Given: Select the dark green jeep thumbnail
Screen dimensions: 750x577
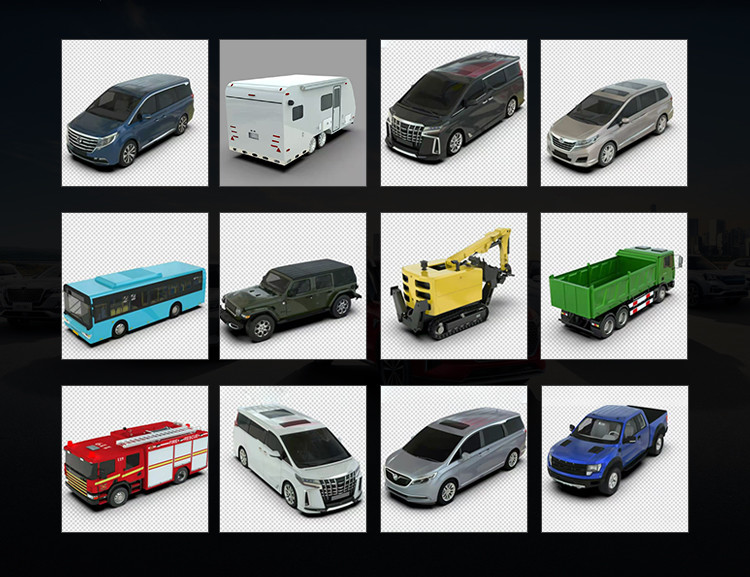Looking at the screenshot, I should point(293,287).
